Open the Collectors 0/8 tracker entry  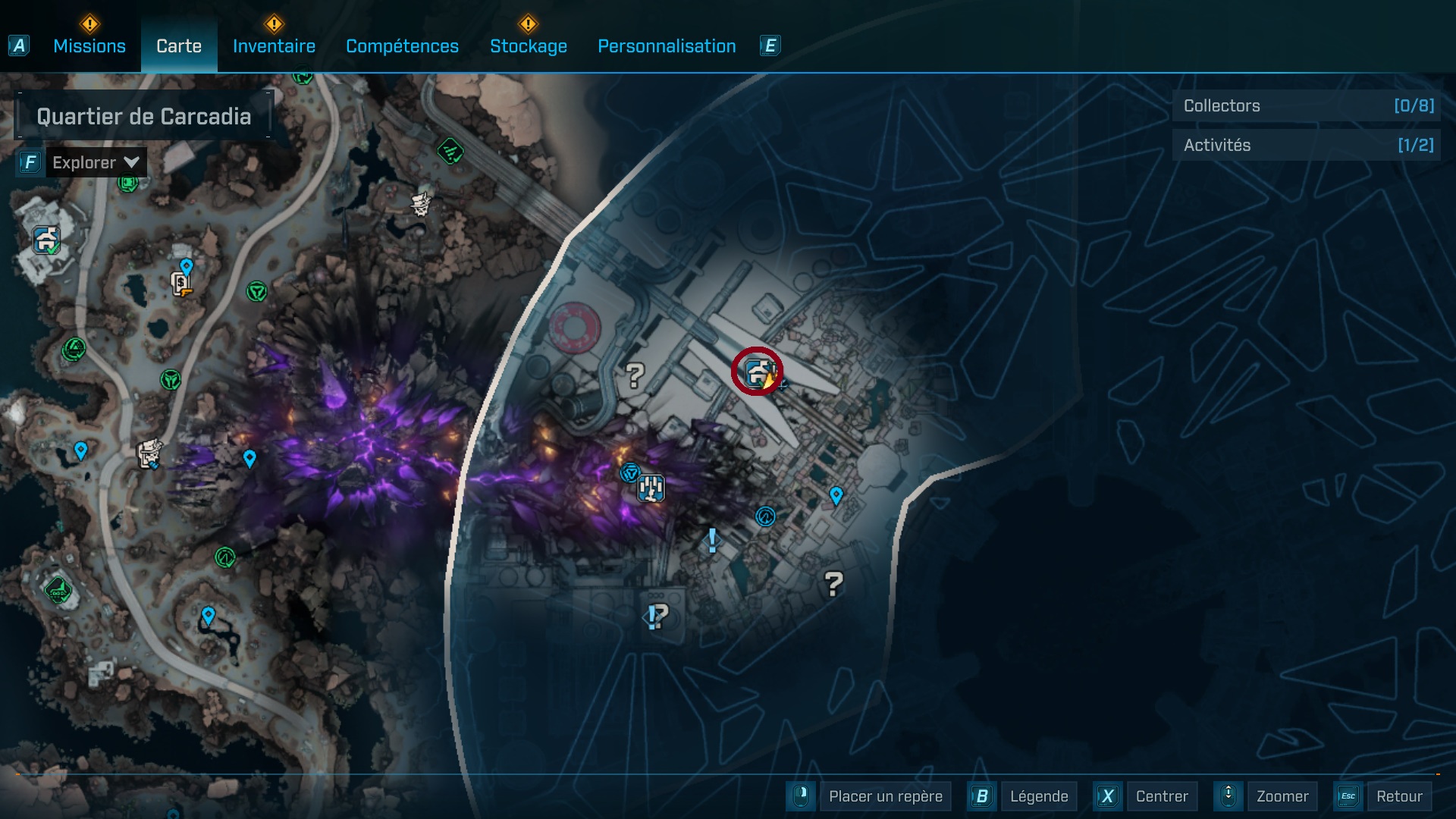click(x=1306, y=106)
